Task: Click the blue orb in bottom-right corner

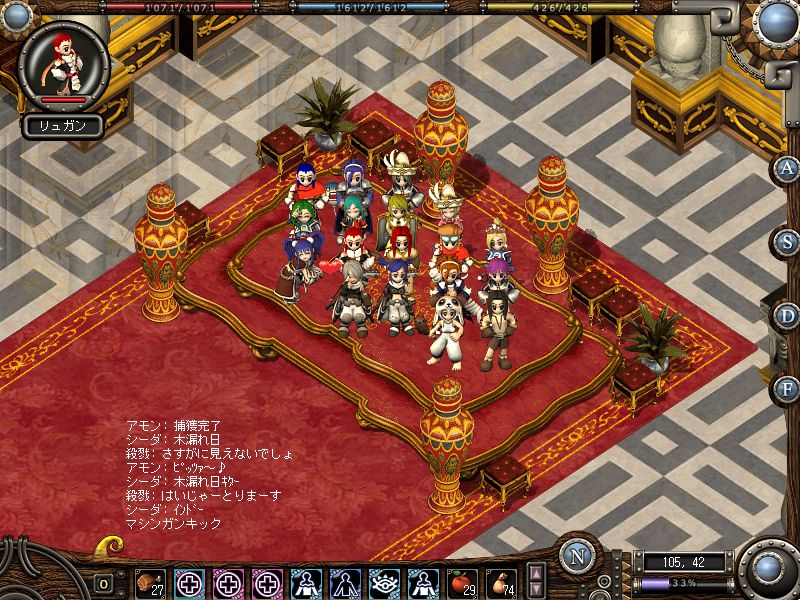Action: point(767,568)
